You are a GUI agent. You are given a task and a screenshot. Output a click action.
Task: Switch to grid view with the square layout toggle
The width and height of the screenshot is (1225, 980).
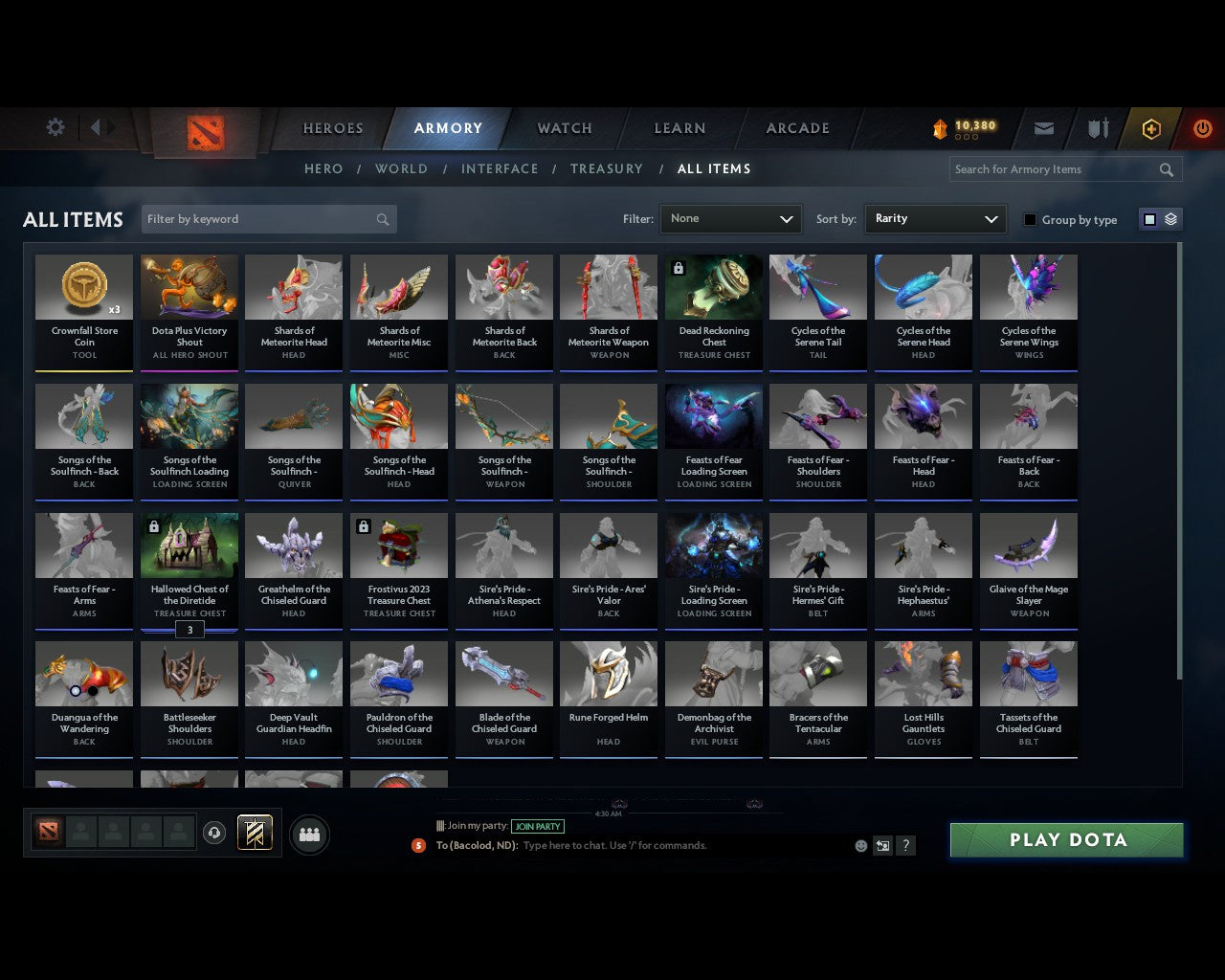[x=1149, y=218]
